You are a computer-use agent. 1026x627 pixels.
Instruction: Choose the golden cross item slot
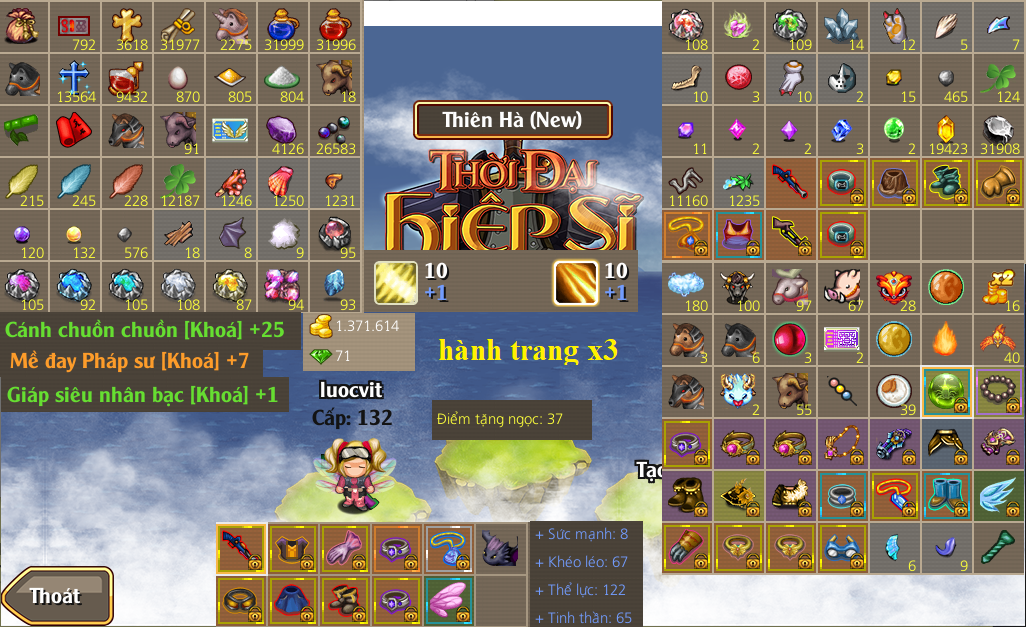point(128,26)
